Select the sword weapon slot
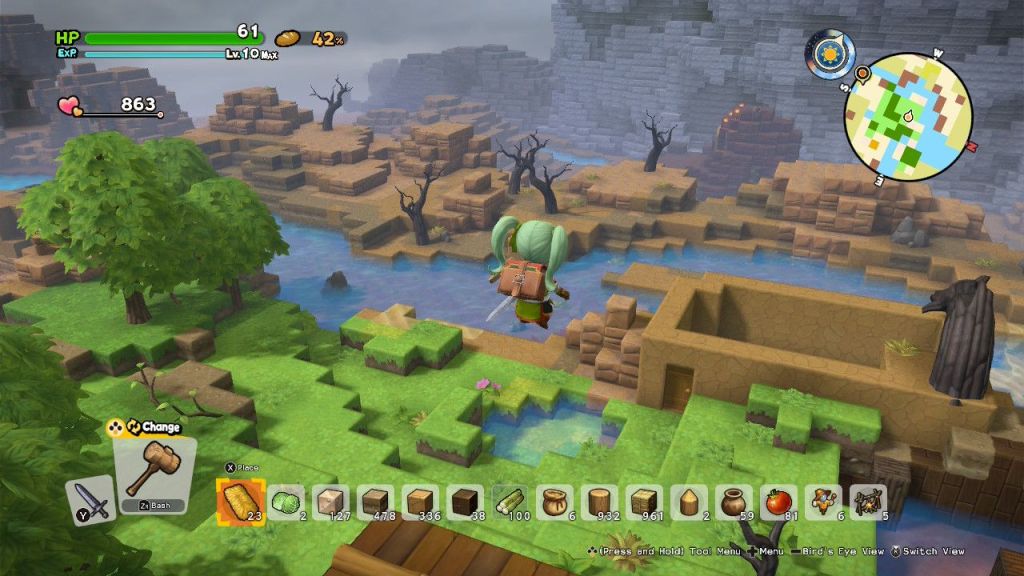The width and height of the screenshot is (1024, 576). click(91, 499)
